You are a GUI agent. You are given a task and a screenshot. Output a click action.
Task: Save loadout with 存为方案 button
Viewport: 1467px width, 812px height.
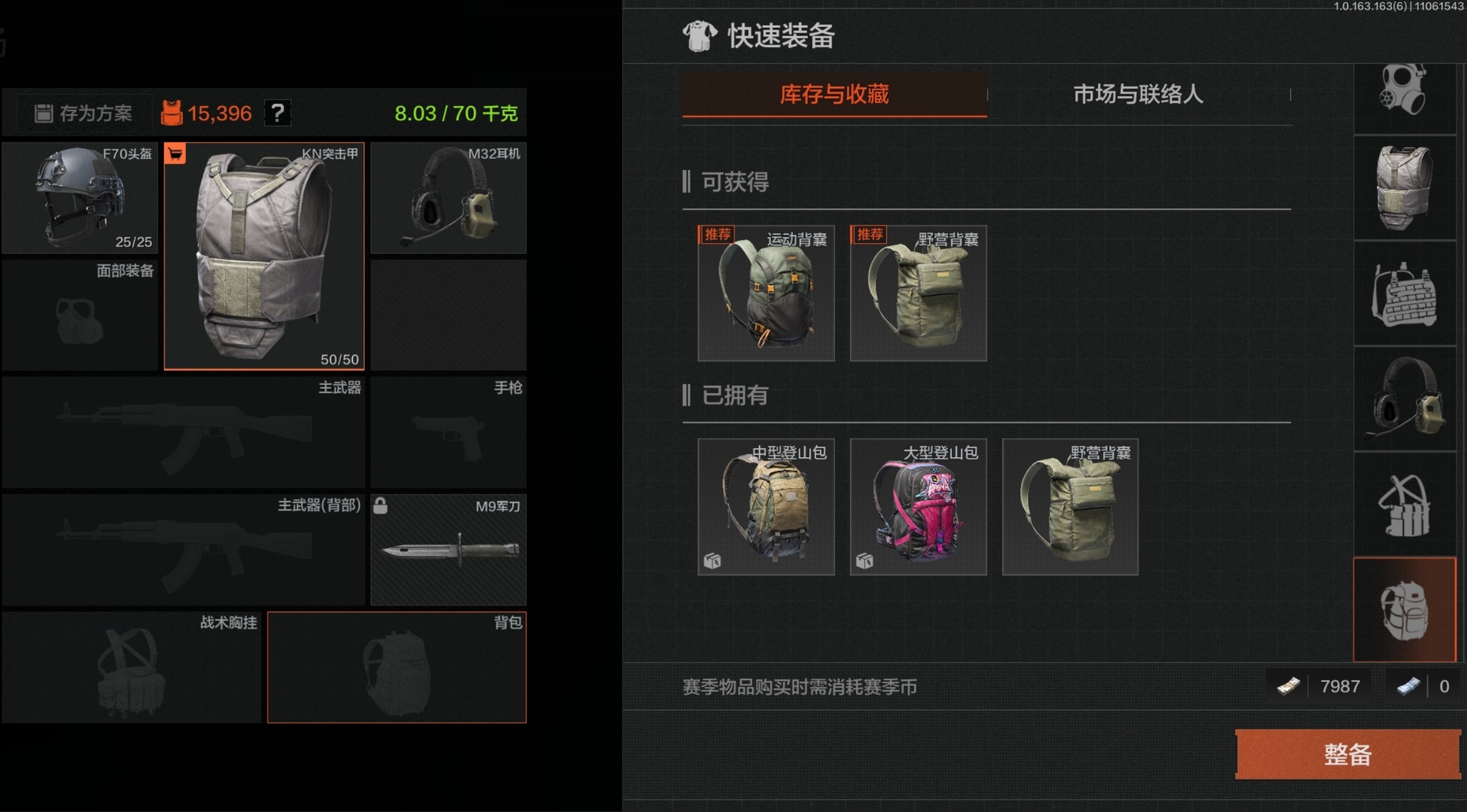click(x=84, y=114)
